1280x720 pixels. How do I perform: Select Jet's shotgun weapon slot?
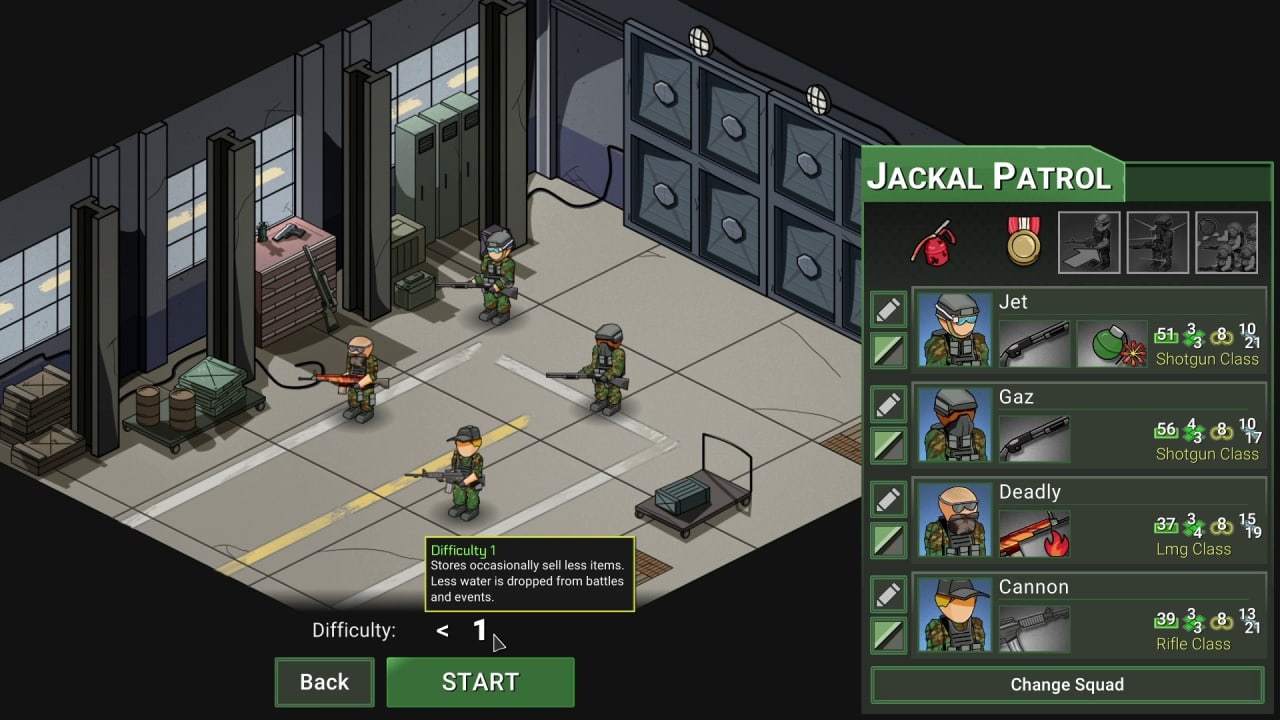[1034, 344]
